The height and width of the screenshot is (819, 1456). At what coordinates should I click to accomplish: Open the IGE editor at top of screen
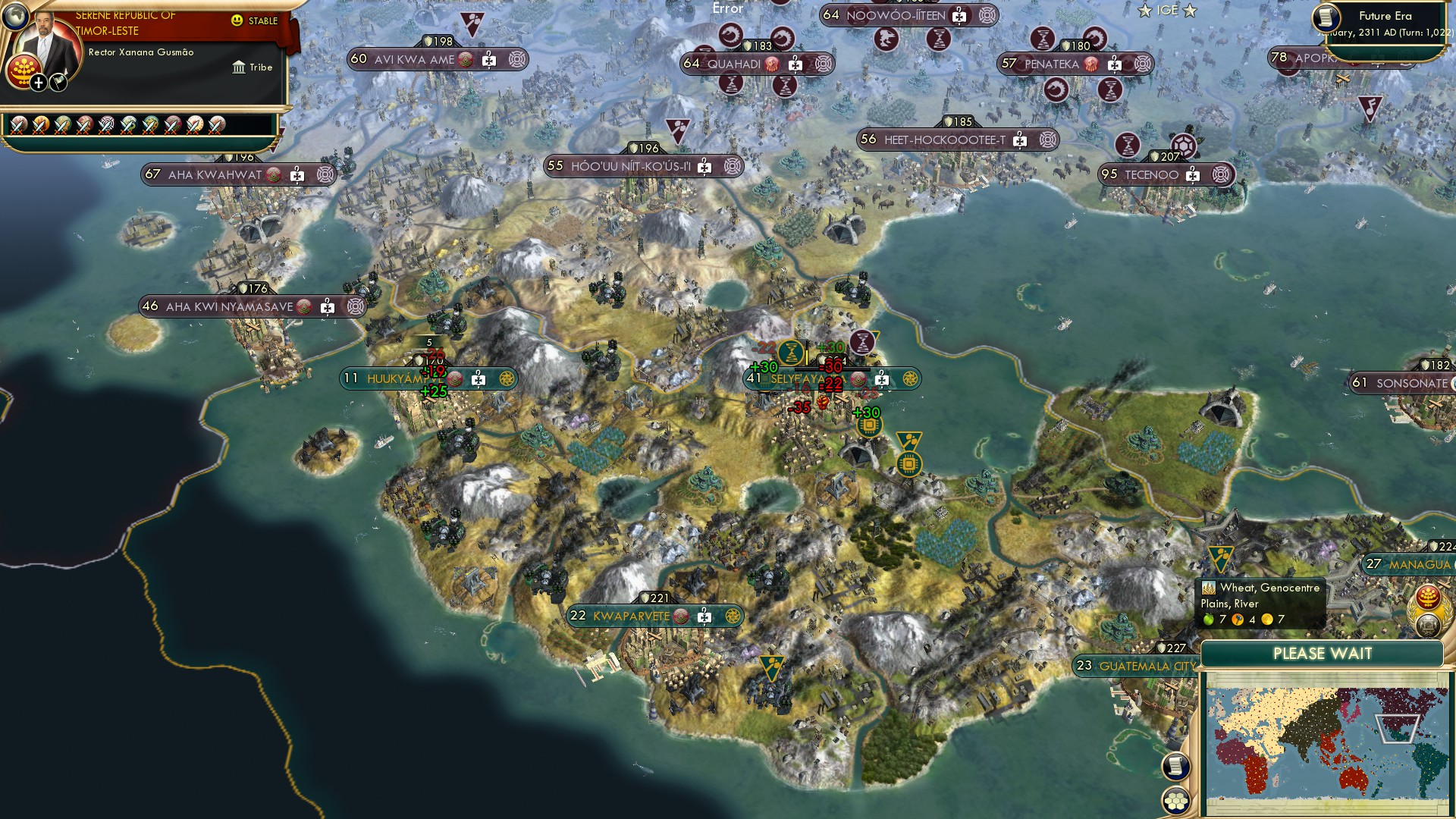[x=1168, y=11]
